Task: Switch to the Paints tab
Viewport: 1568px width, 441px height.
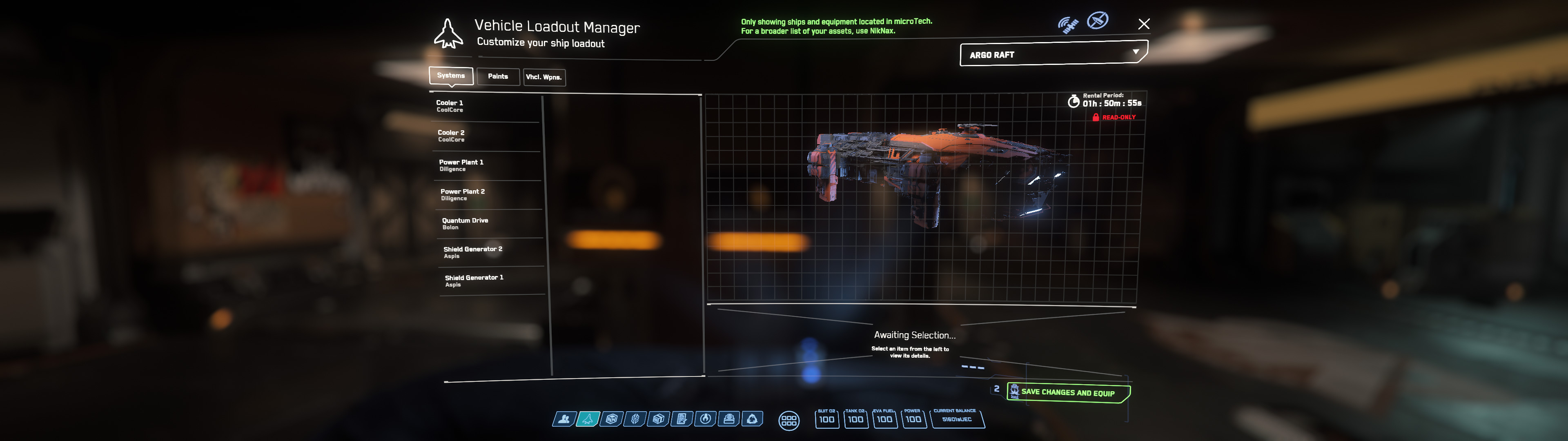Action: click(x=497, y=77)
